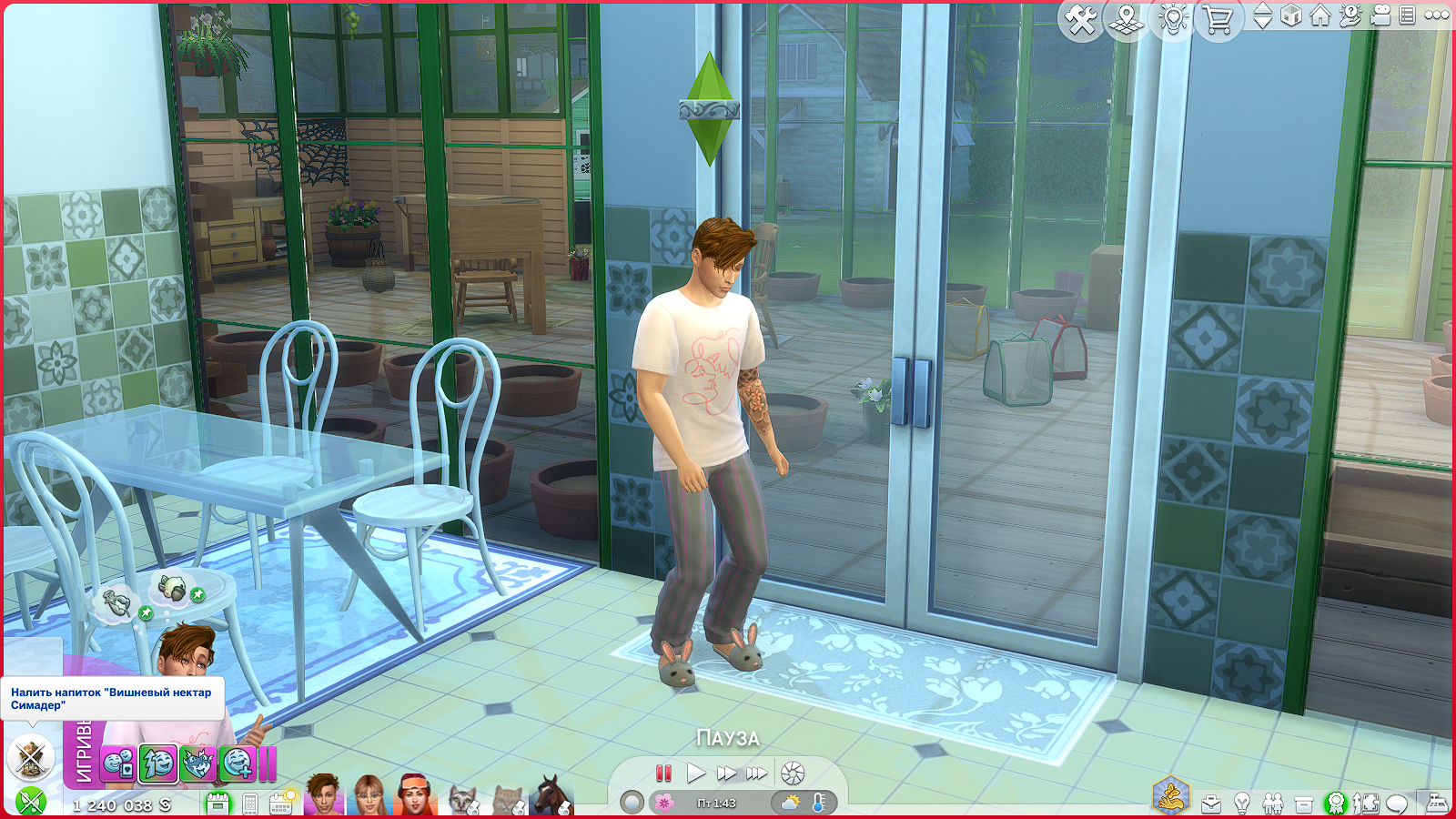Screen dimensions: 1456x819
Task: Set game to ultra triple-arrow speed
Action: (x=757, y=773)
